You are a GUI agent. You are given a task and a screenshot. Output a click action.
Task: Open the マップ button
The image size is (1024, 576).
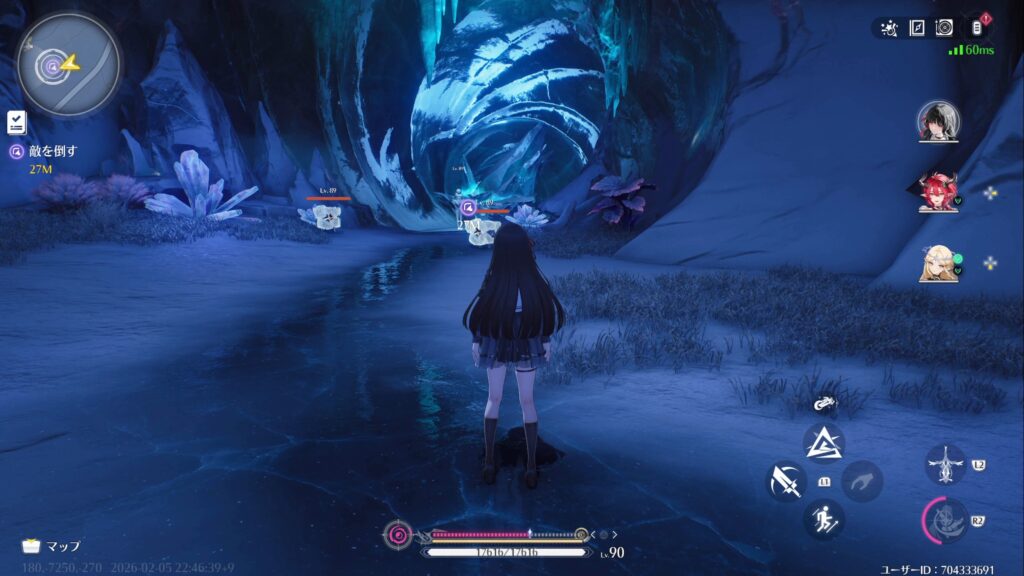tap(51, 546)
